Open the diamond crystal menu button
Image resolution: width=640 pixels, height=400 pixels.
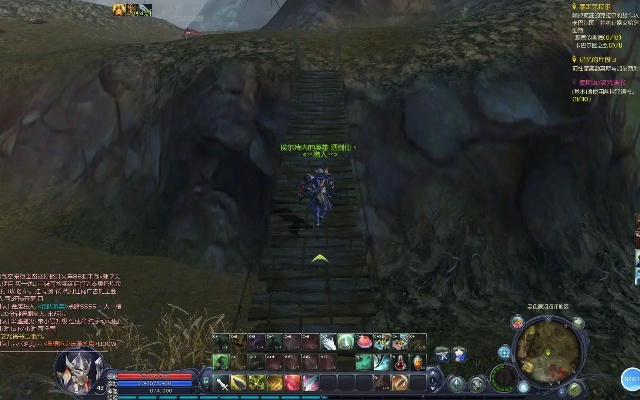tap(457, 384)
